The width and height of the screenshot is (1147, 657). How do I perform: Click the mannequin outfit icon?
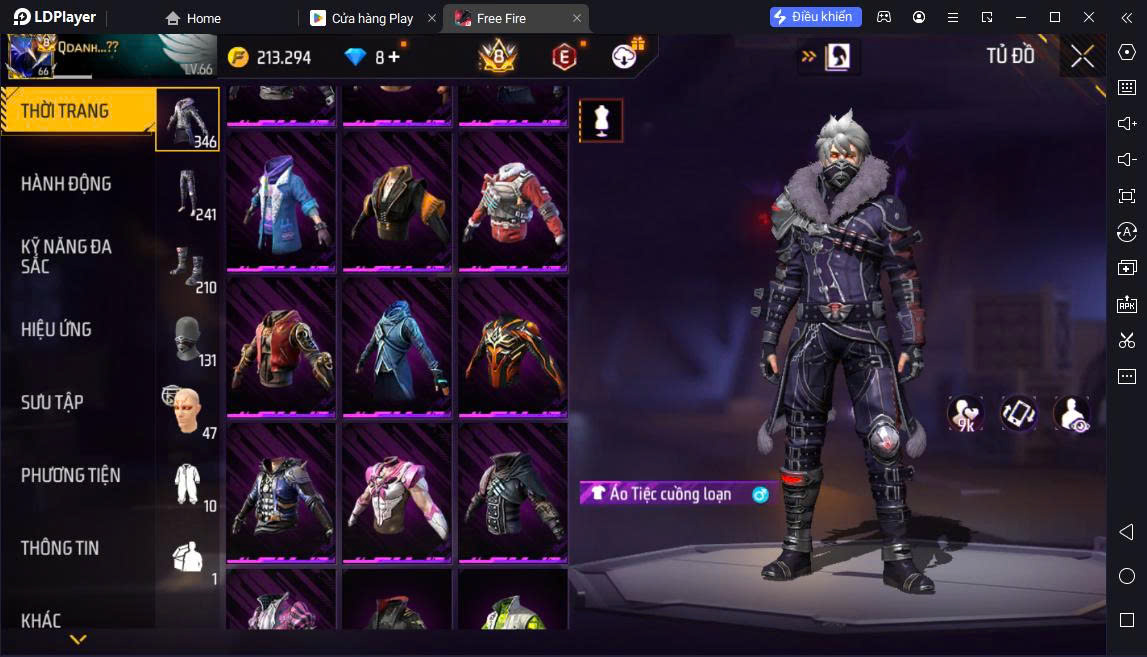[x=601, y=120]
